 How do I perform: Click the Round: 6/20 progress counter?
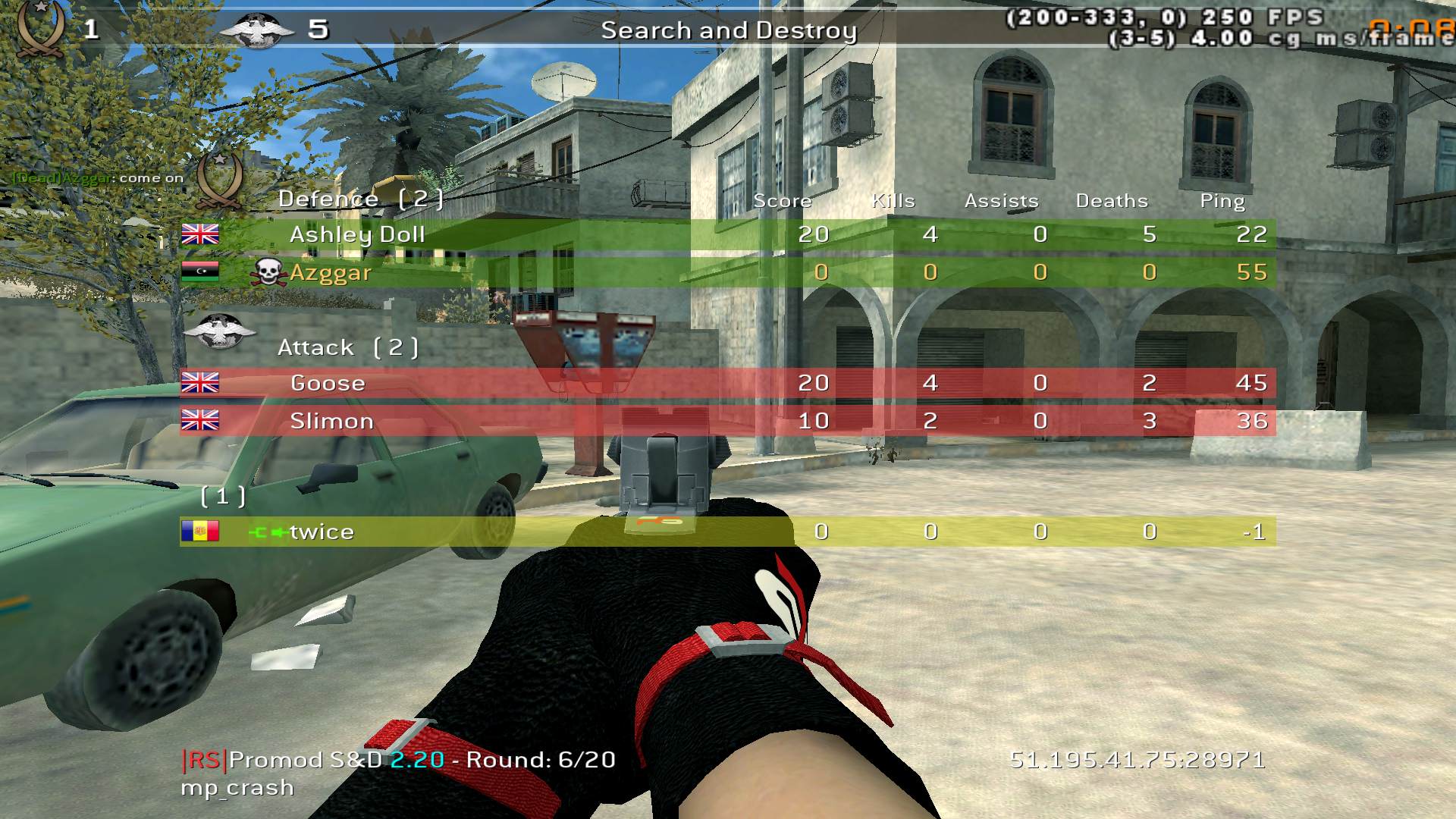[538, 760]
